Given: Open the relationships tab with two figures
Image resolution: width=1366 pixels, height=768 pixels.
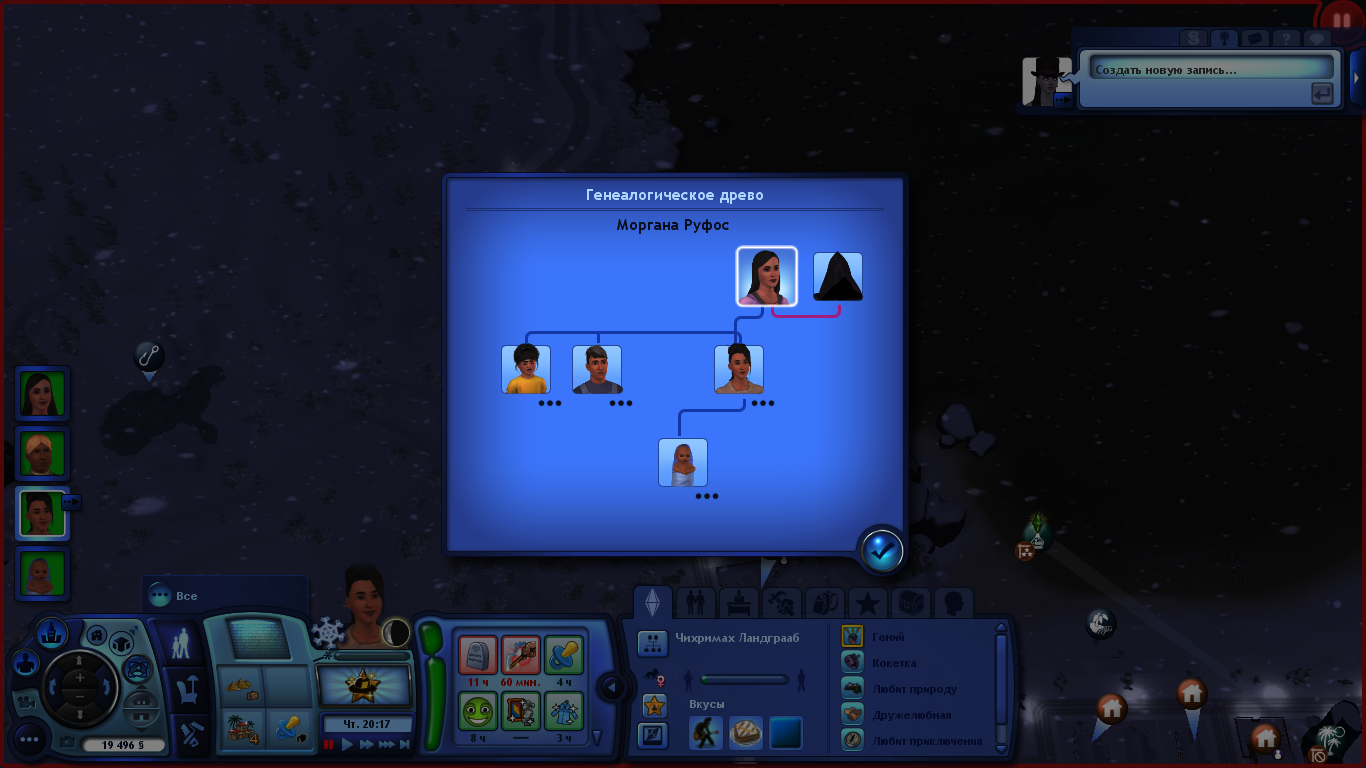Looking at the screenshot, I should (x=695, y=603).
